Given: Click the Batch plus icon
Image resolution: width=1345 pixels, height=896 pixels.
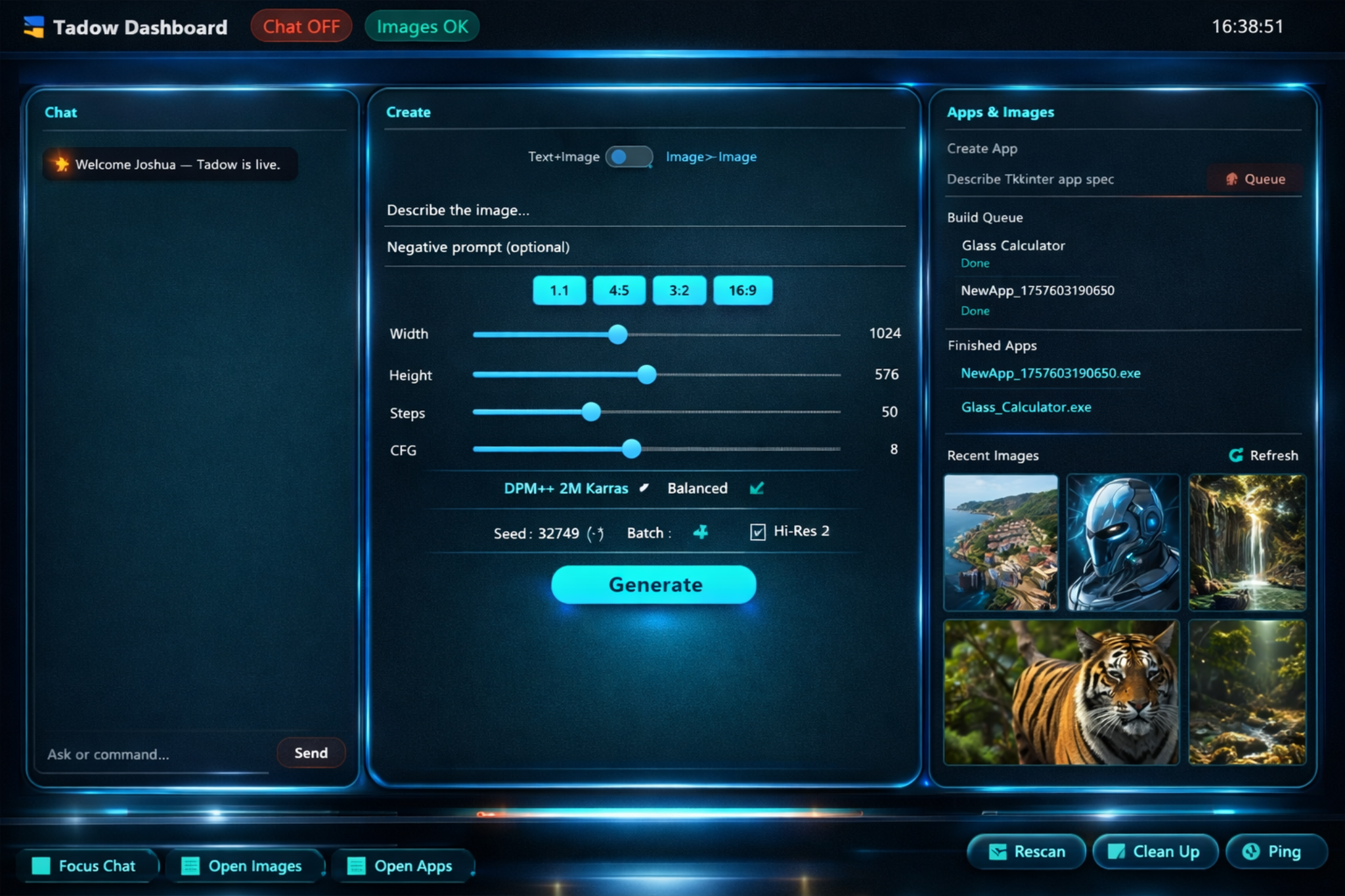Looking at the screenshot, I should click(700, 532).
